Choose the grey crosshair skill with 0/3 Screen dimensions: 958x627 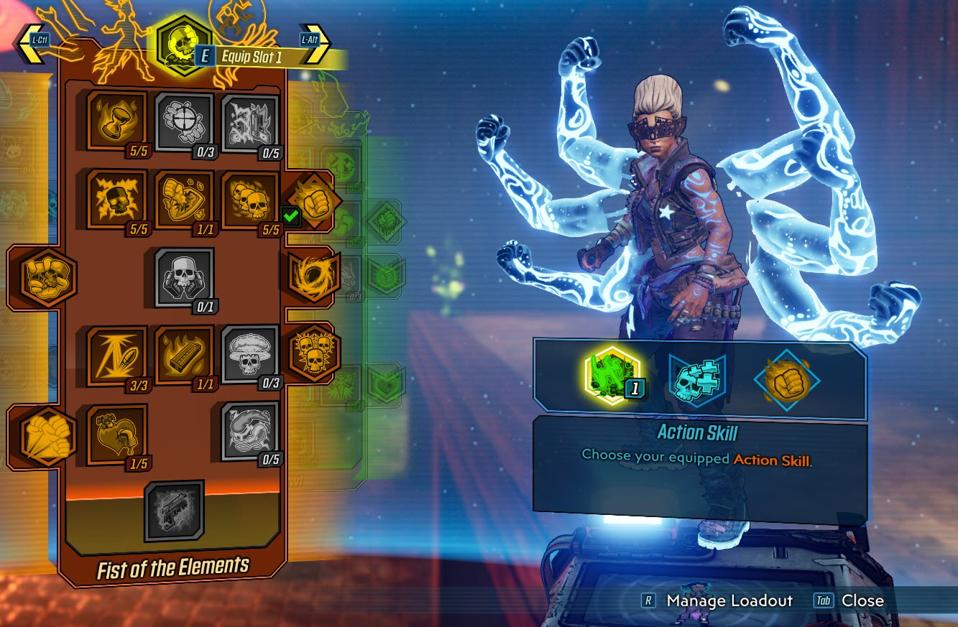[183, 121]
